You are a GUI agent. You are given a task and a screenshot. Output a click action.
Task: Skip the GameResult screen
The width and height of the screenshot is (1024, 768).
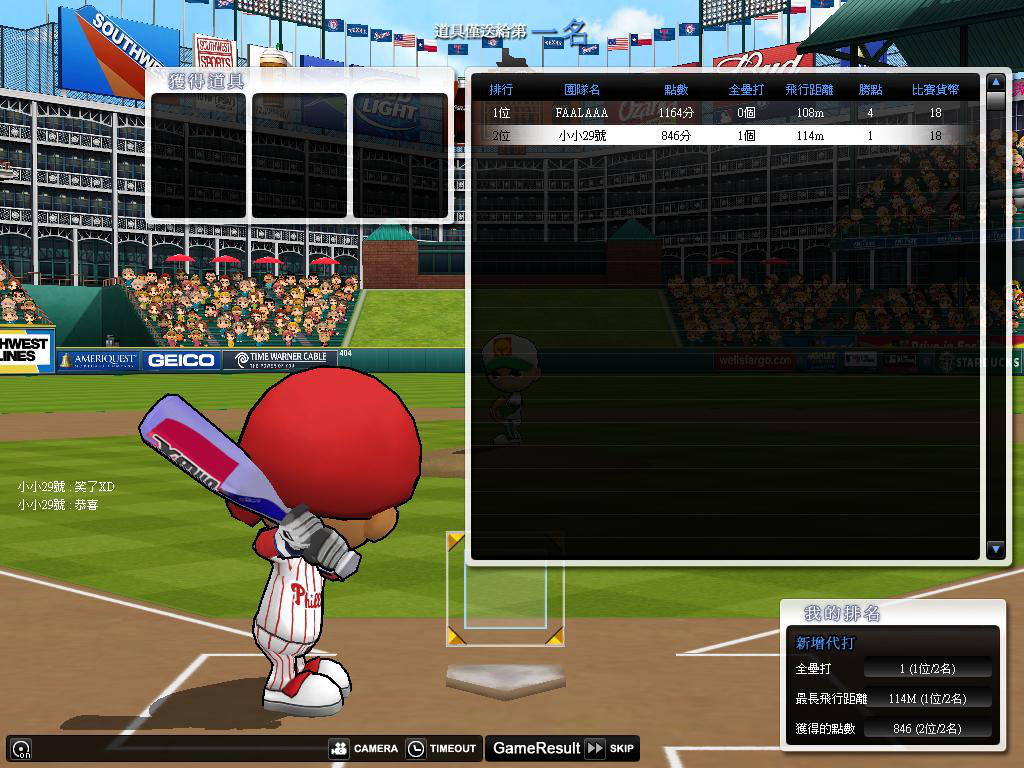[x=610, y=748]
